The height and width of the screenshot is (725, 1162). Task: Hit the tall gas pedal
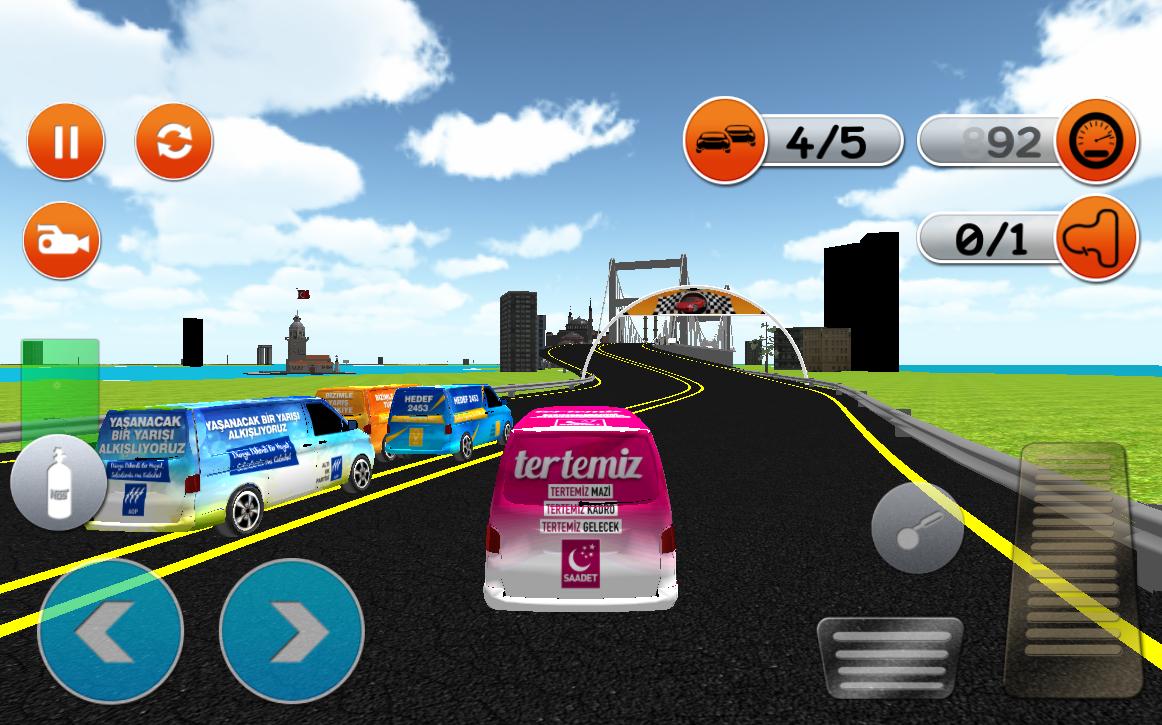[x=1073, y=570]
